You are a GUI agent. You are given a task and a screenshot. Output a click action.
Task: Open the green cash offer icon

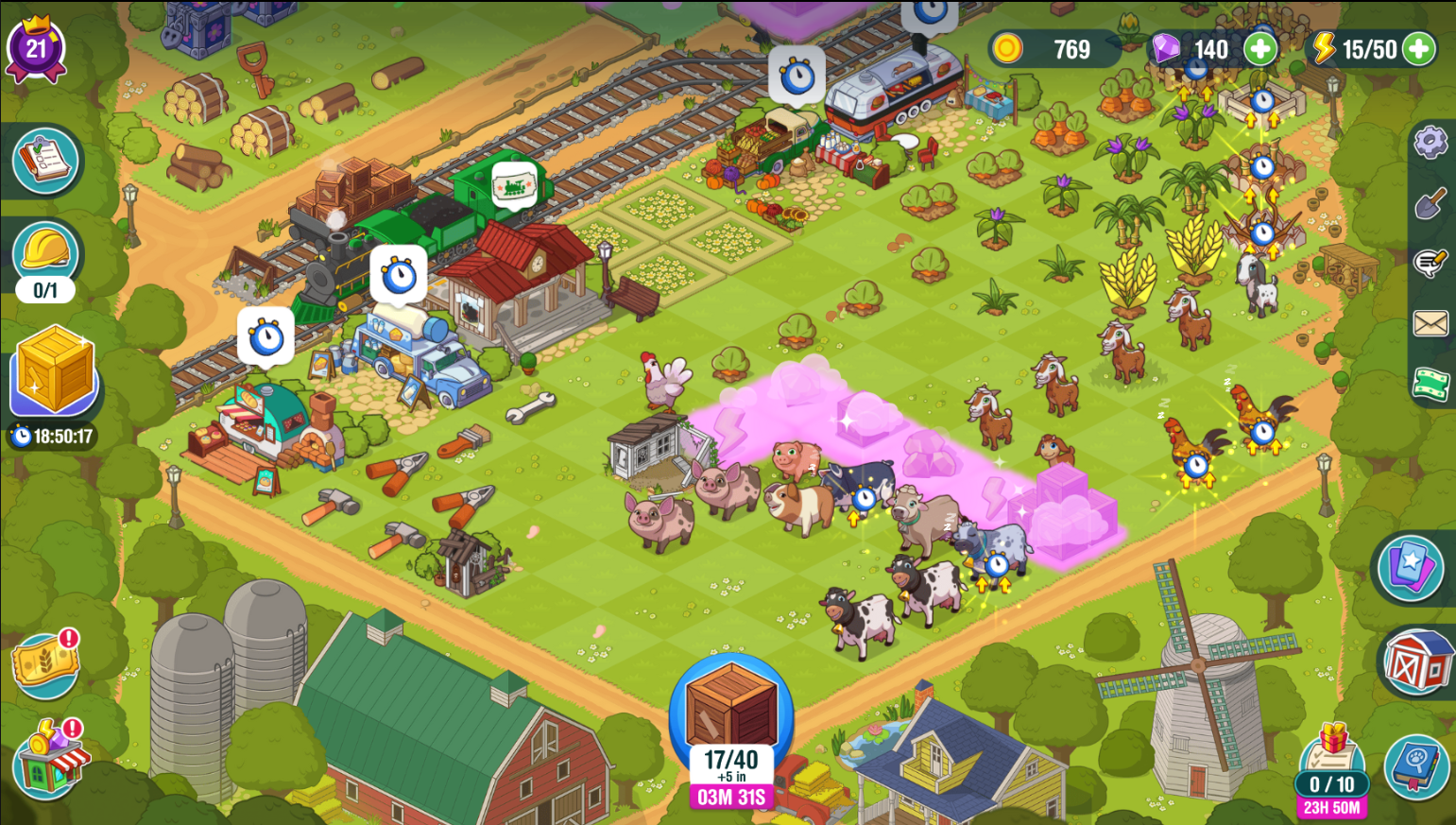[1430, 384]
